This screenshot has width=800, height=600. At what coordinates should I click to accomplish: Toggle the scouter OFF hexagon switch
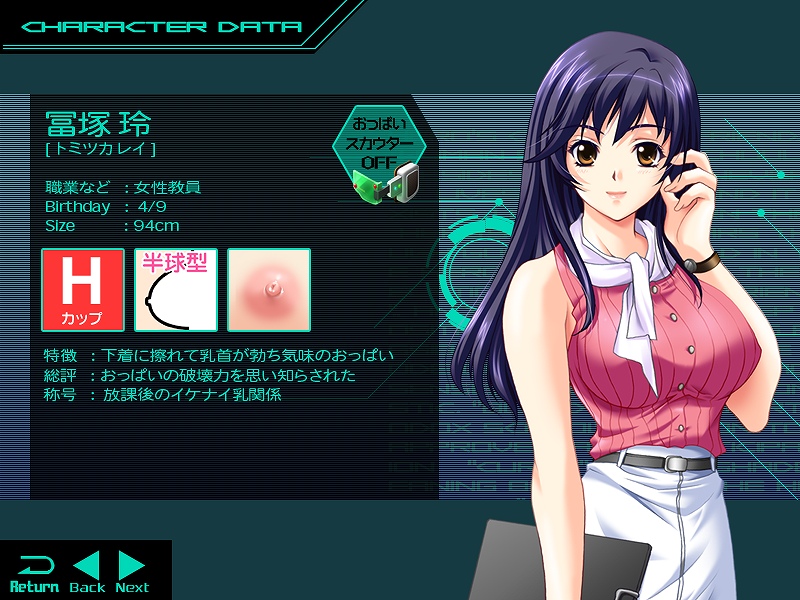pos(380,145)
